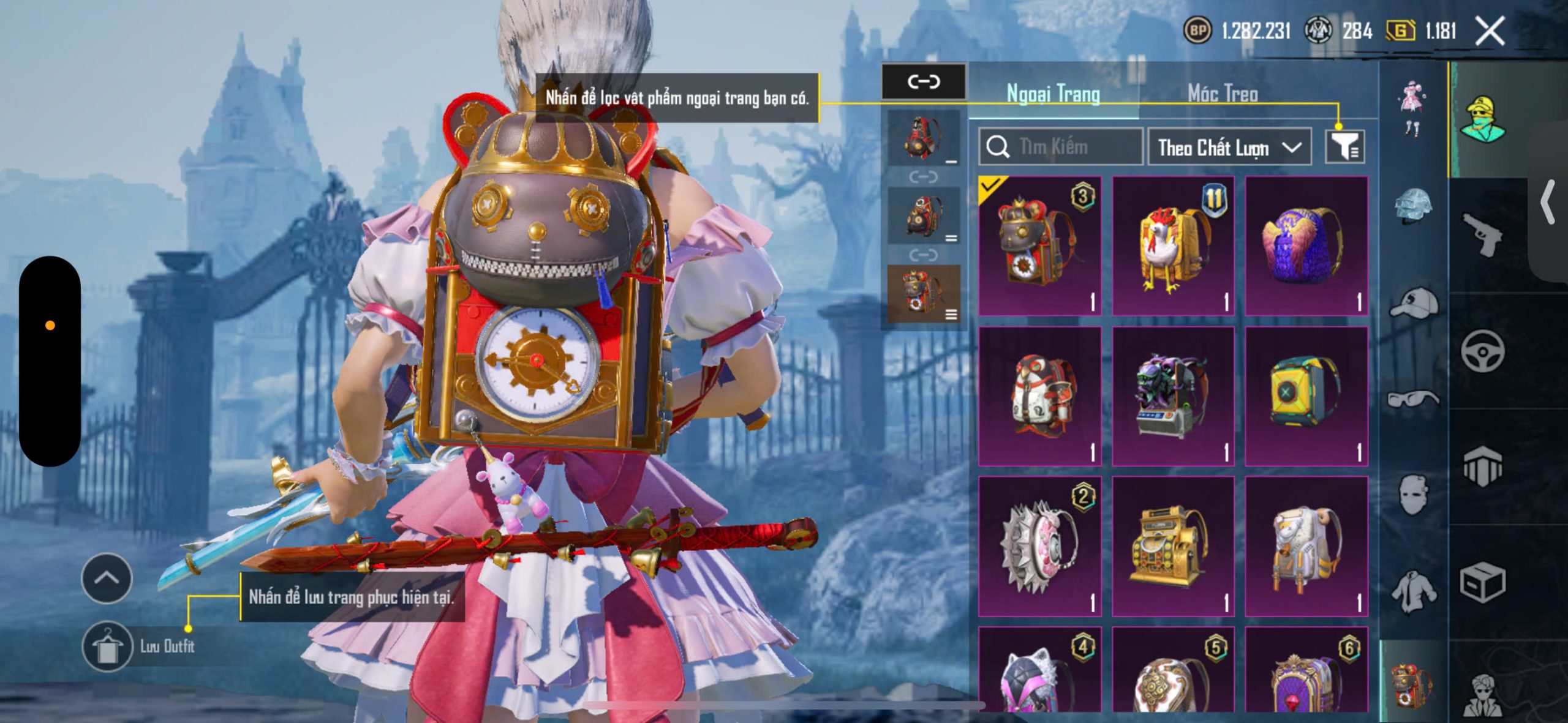Select the purple winged backpack skin
Image resolution: width=1568 pixels, height=723 pixels.
(1306, 246)
